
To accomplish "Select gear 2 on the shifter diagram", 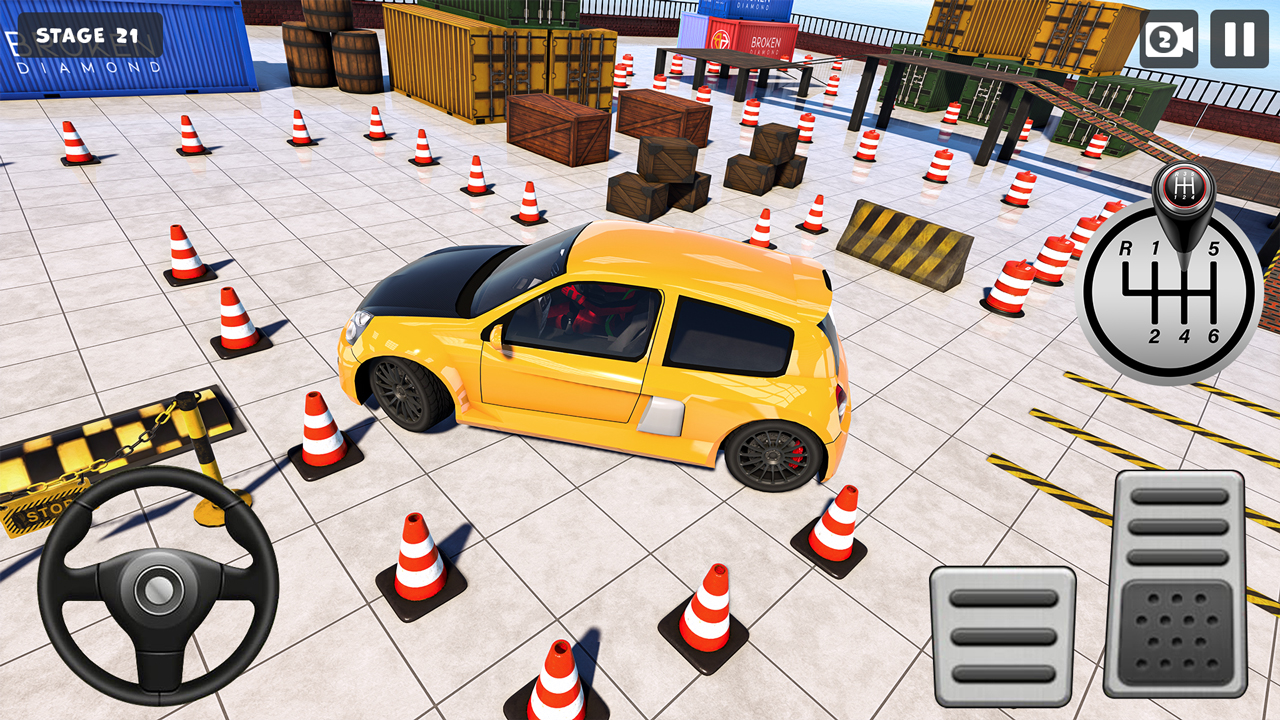I will tap(1155, 335).
